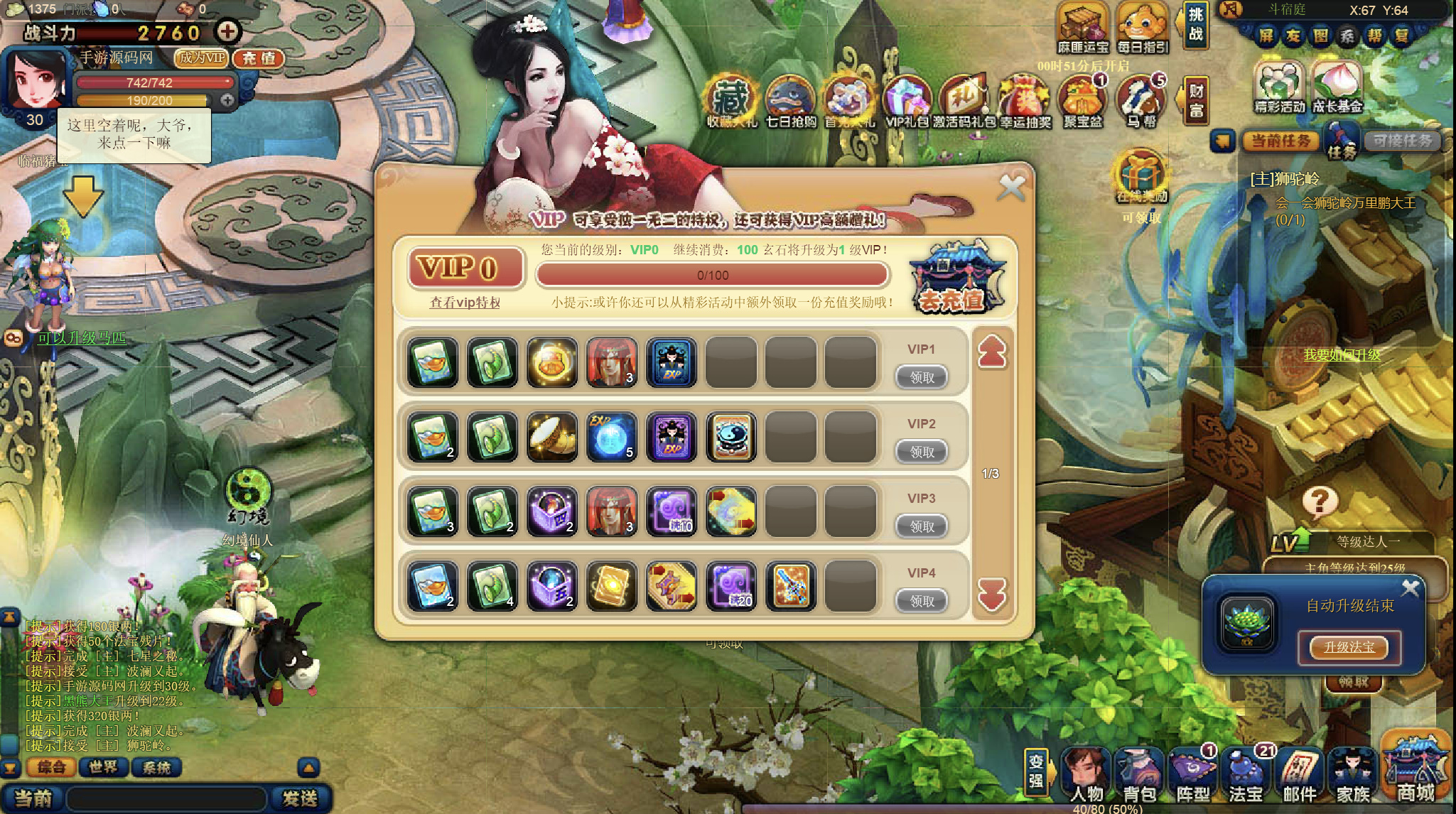Claim the VIP1 reward pack

[922, 377]
